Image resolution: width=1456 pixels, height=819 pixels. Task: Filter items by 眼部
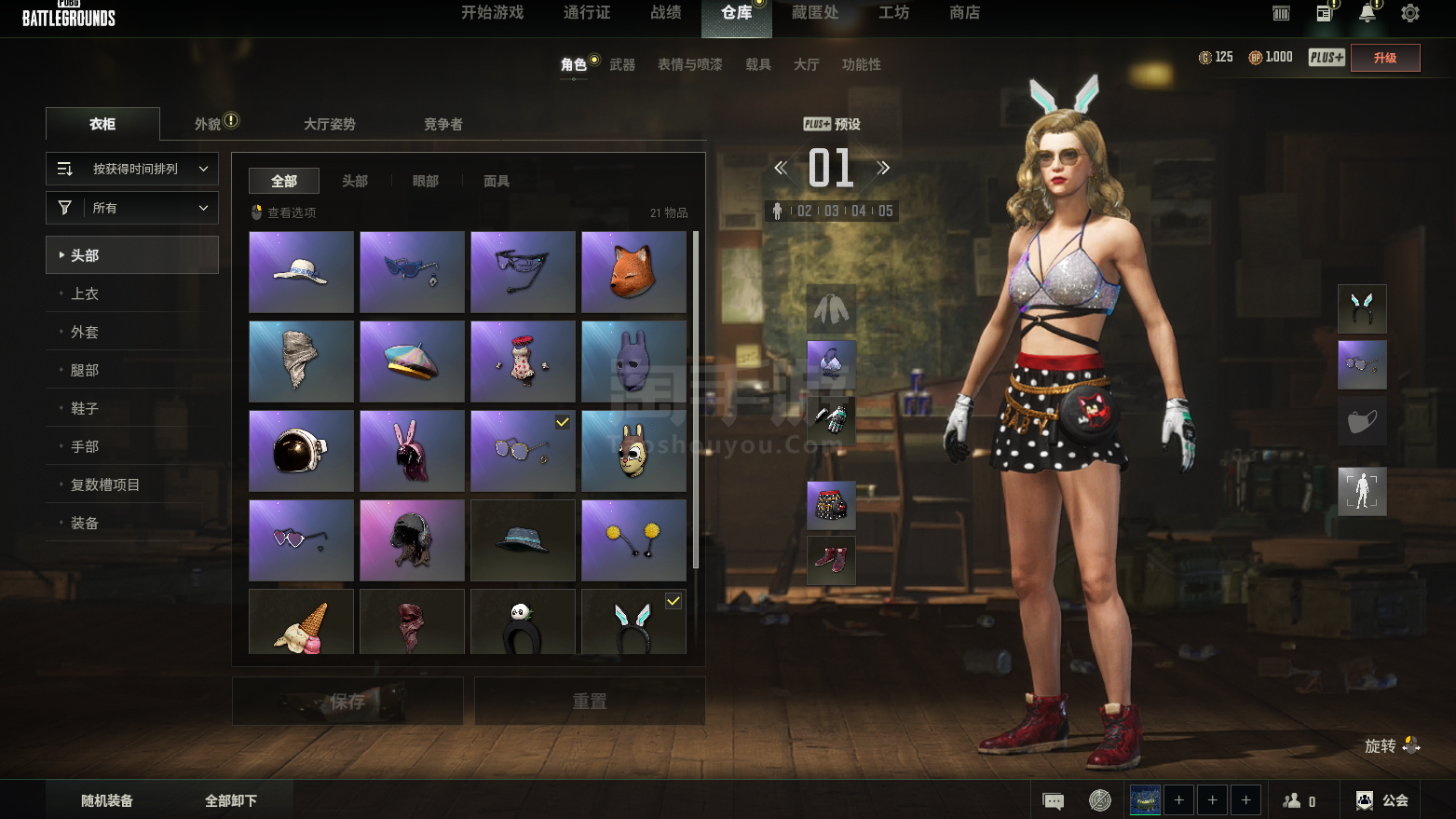point(426,181)
